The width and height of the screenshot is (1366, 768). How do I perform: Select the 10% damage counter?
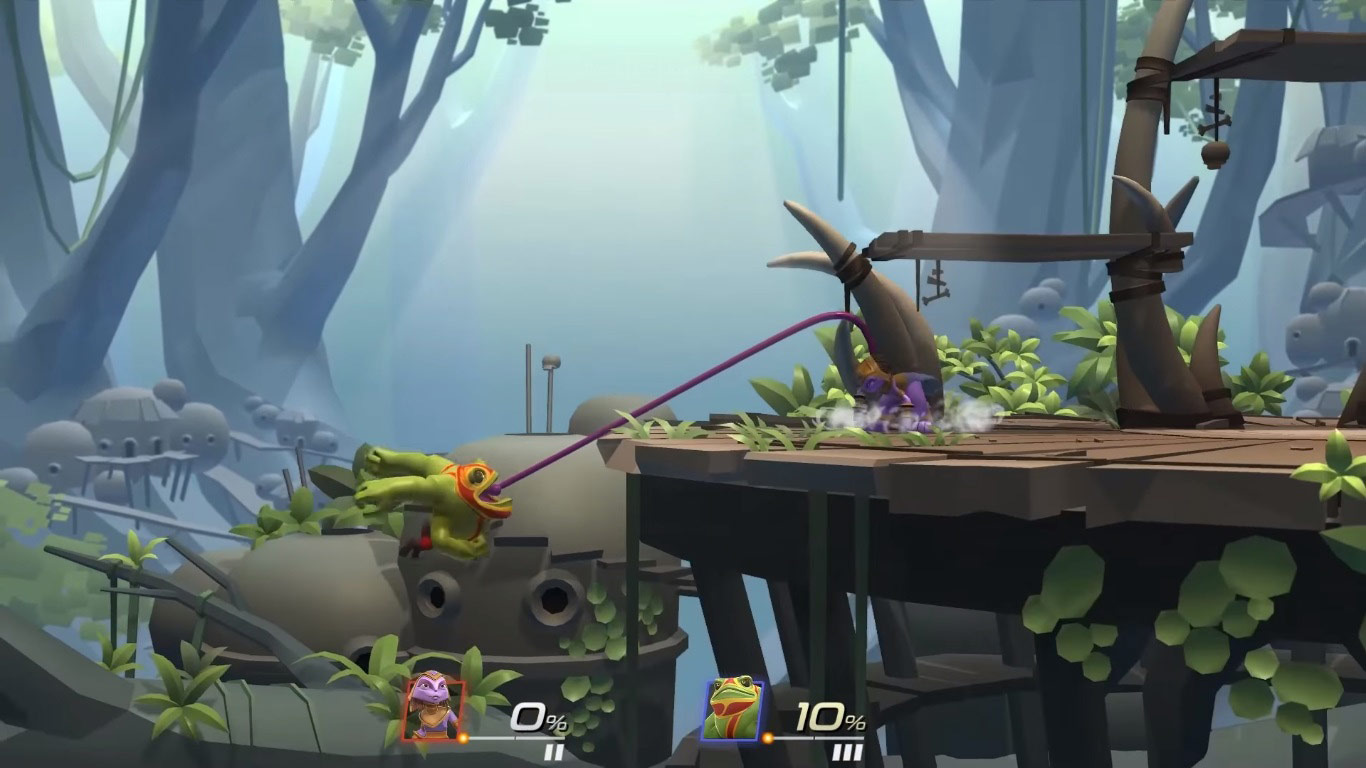pos(826,718)
